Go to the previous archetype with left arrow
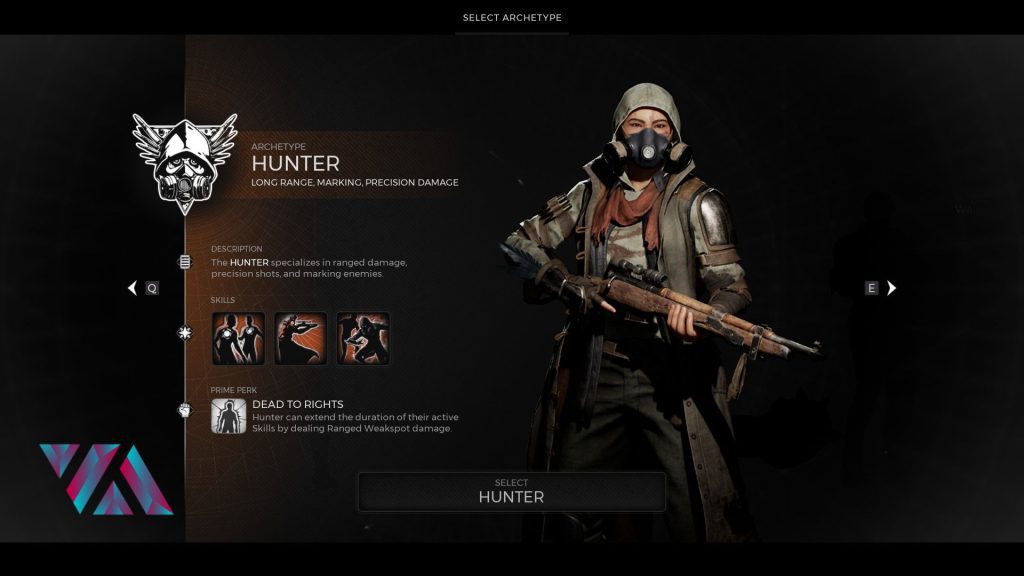 point(132,288)
